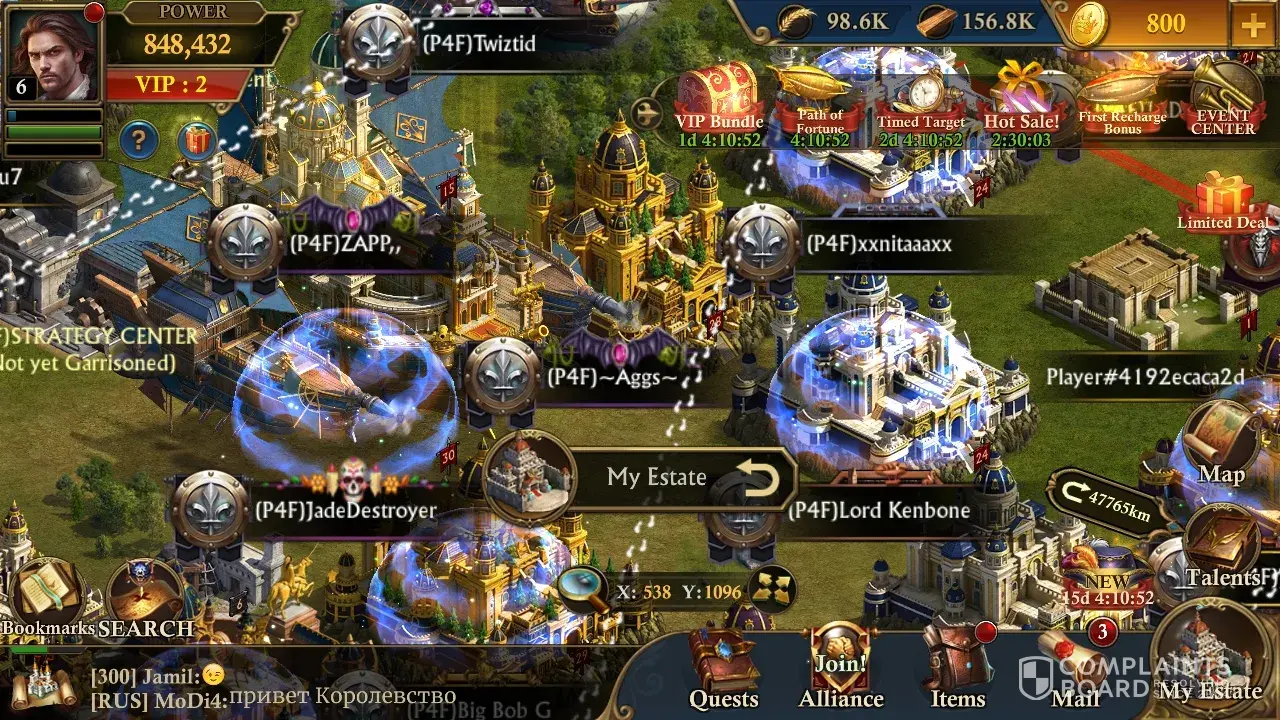The image size is (1280, 720).
Task: Open the Event Center
Action: [1223, 100]
